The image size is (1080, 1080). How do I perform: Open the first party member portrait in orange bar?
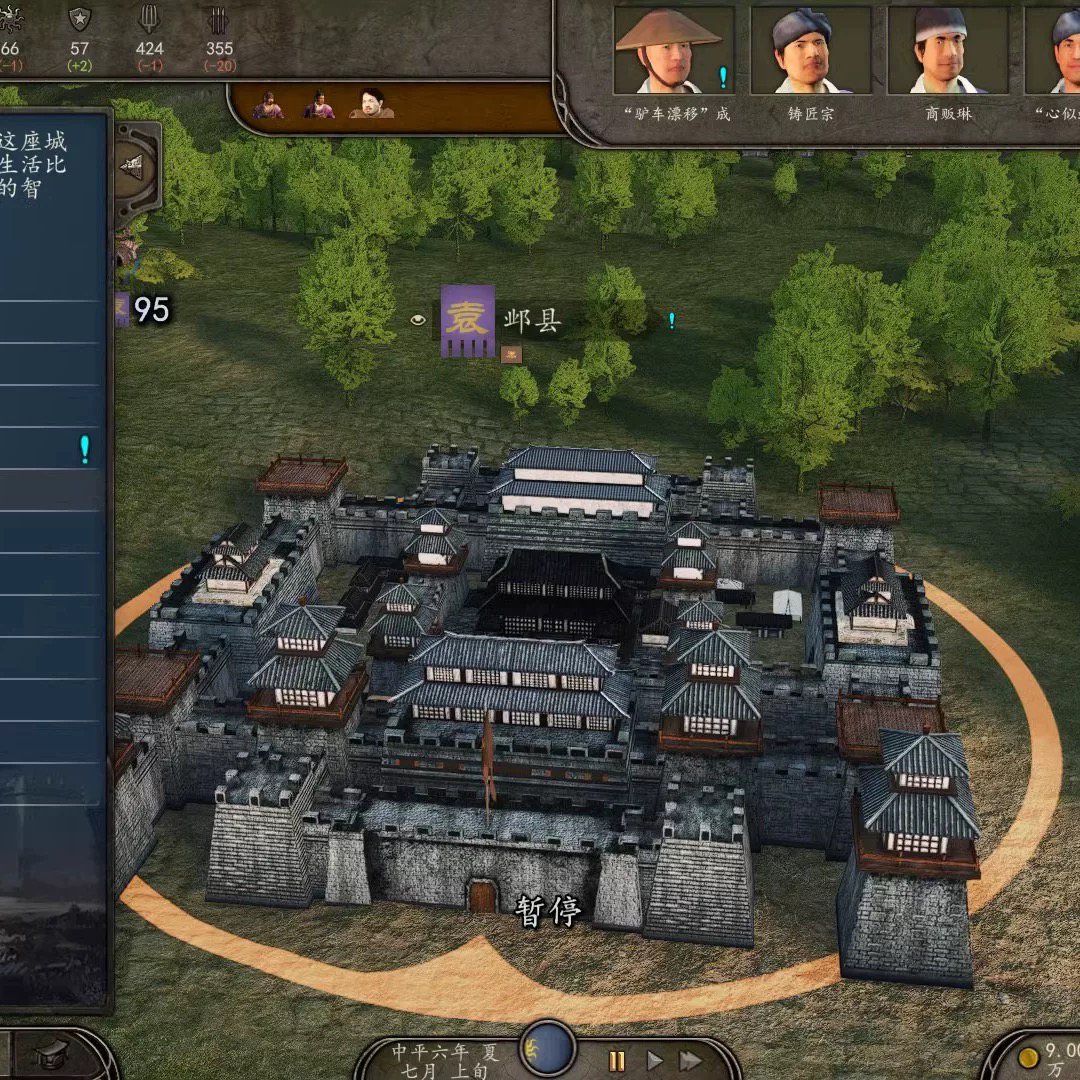tap(268, 105)
